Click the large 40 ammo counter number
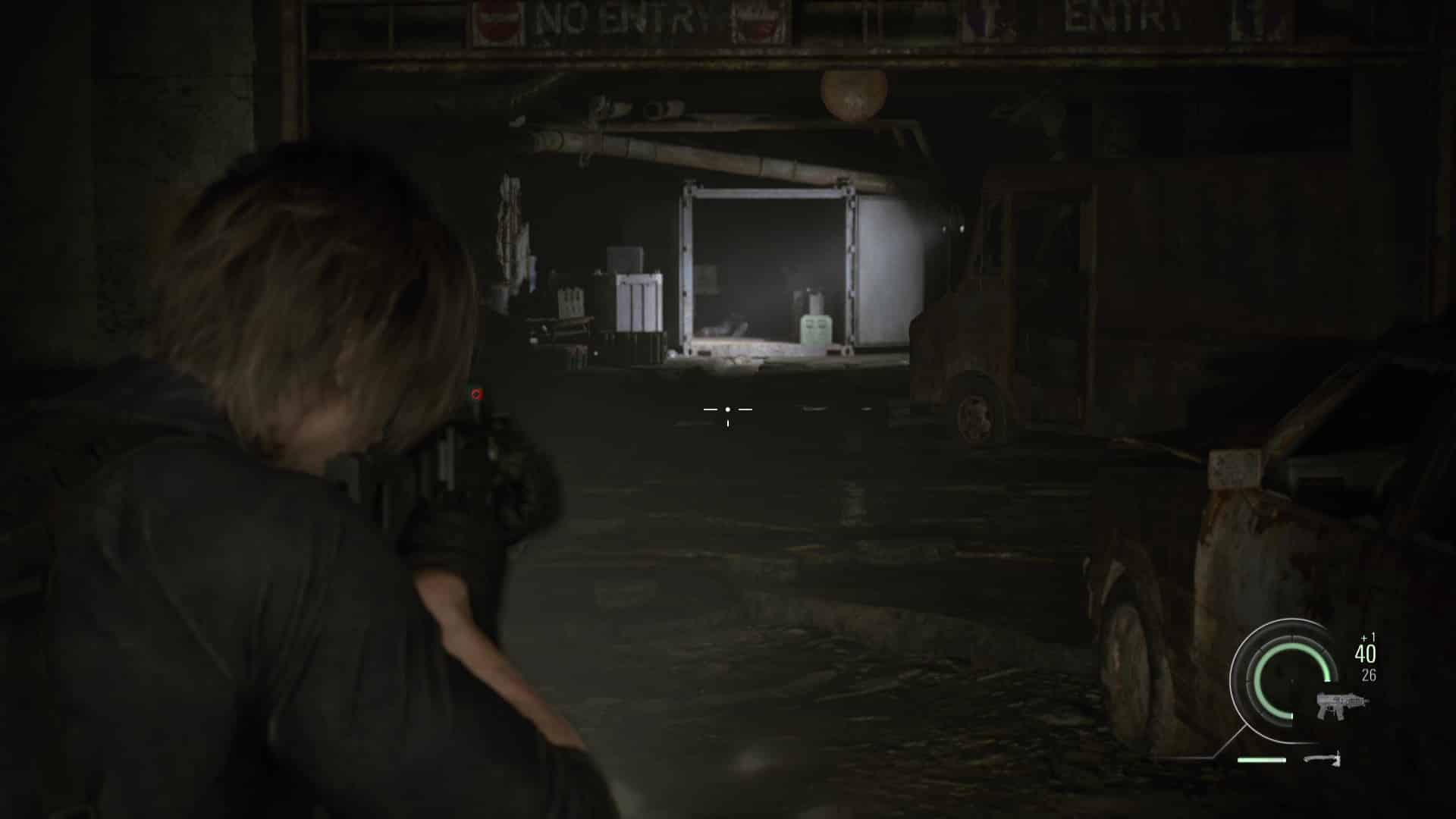This screenshot has width=1456, height=819. click(x=1364, y=654)
